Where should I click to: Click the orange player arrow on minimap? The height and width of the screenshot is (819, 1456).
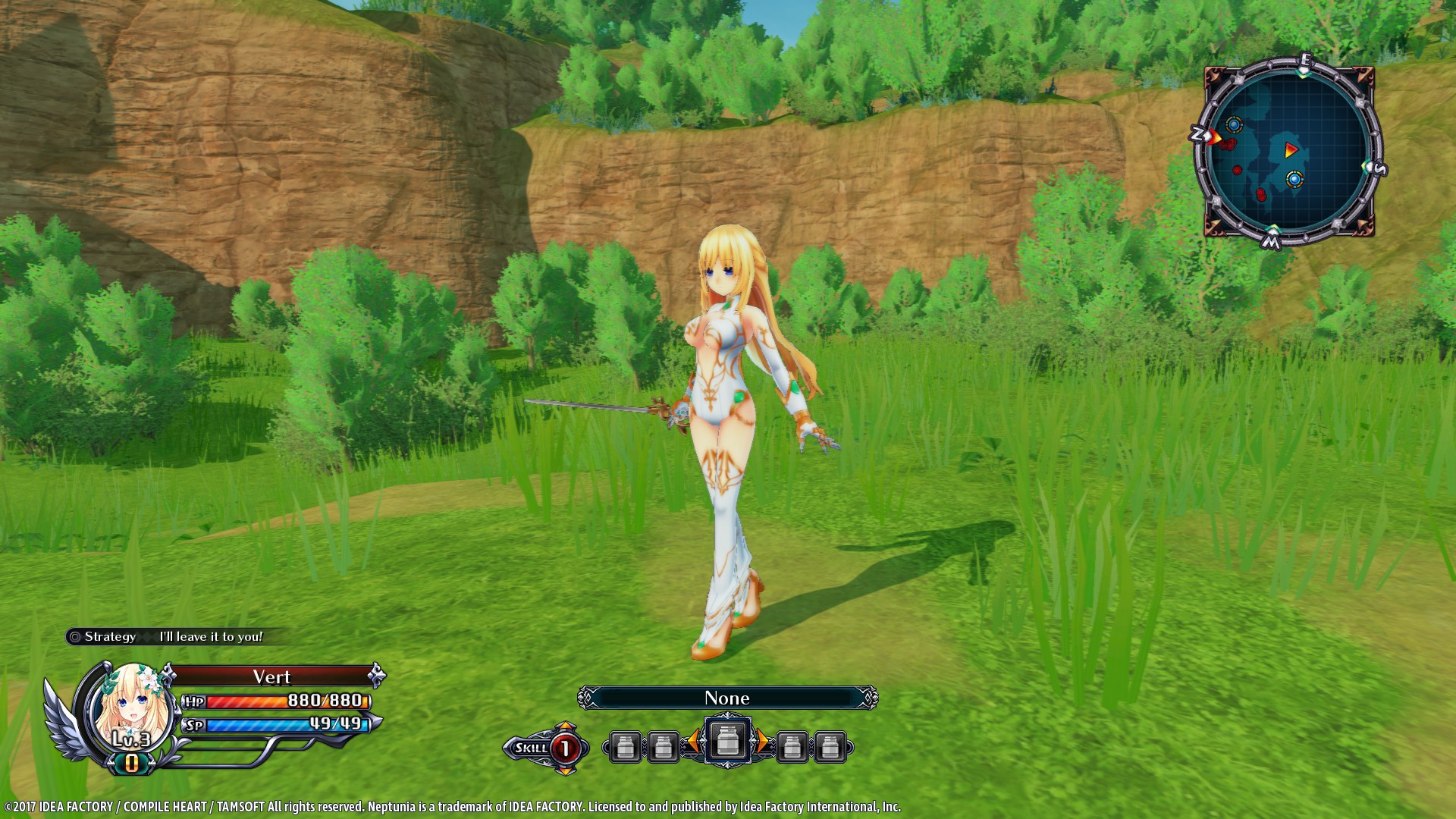click(1291, 150)
